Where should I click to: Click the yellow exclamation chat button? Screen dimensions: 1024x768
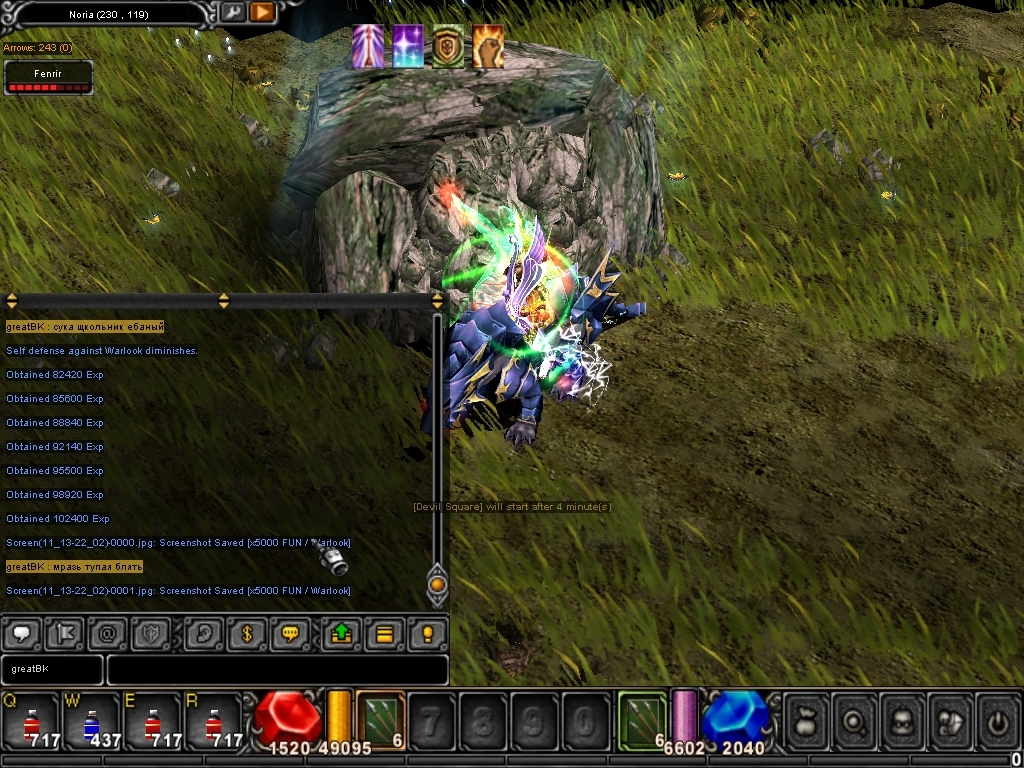click(428, 634)
